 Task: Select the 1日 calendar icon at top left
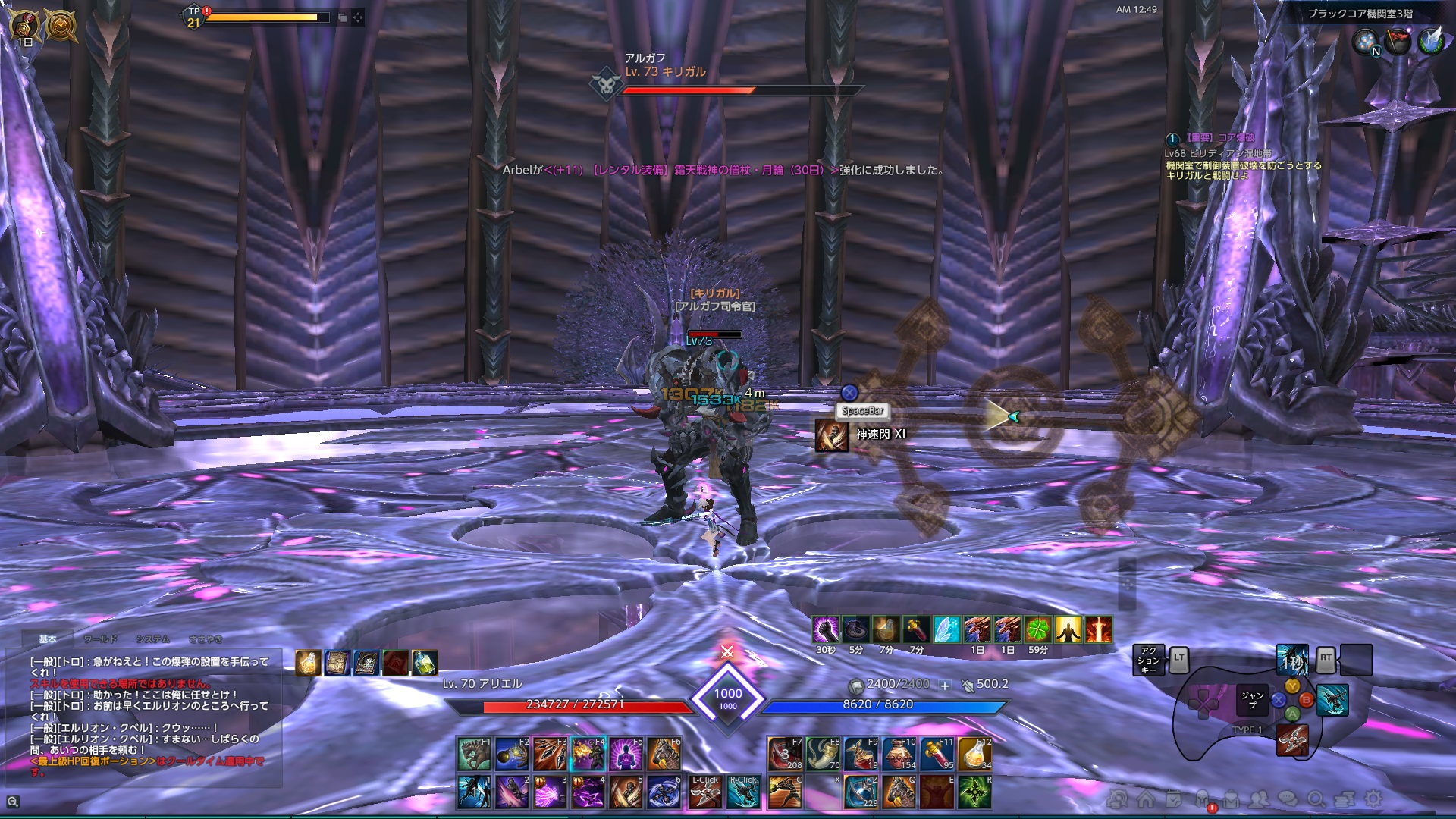[23, 23]
